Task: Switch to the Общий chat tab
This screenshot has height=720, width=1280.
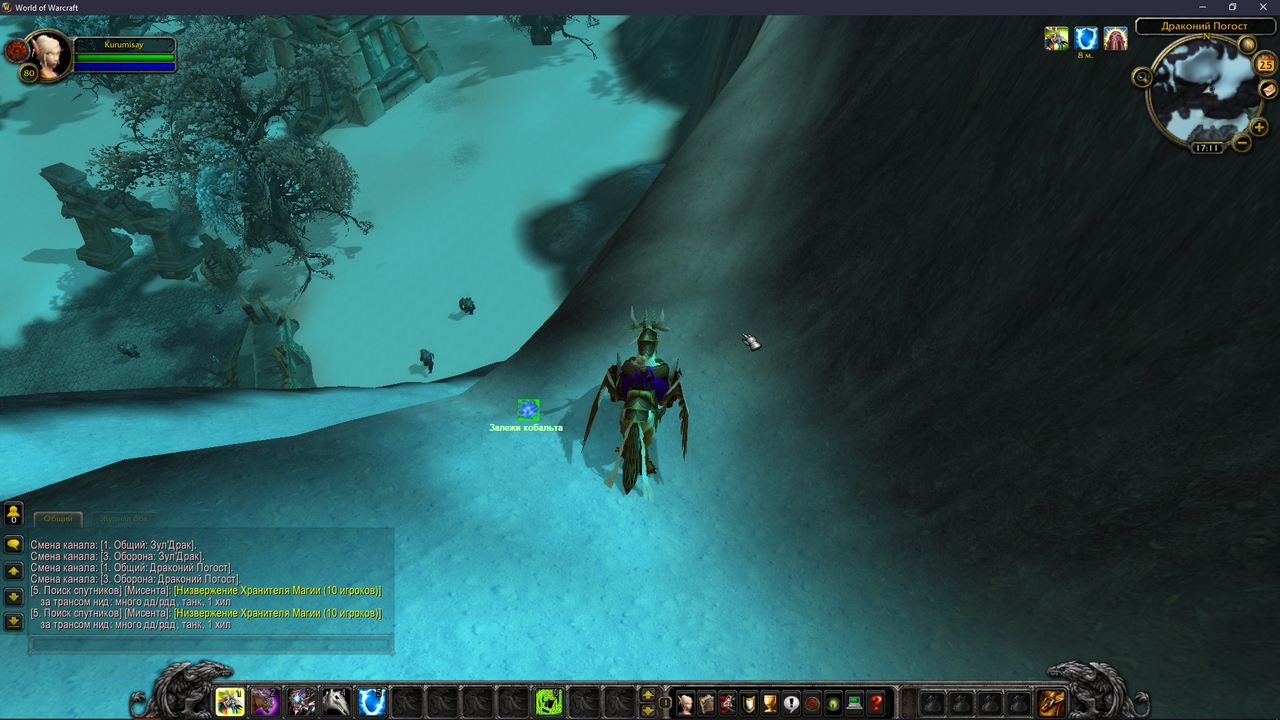Action: pyautogui.click(x=58, y=519)
